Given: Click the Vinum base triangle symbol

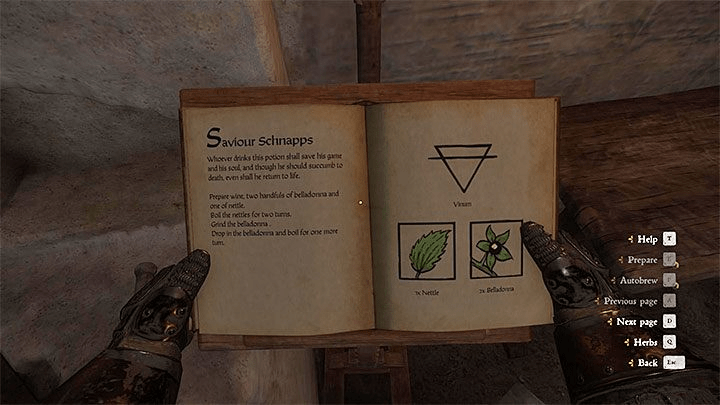Looking at the screenshot, I should (x=461, y=167).
